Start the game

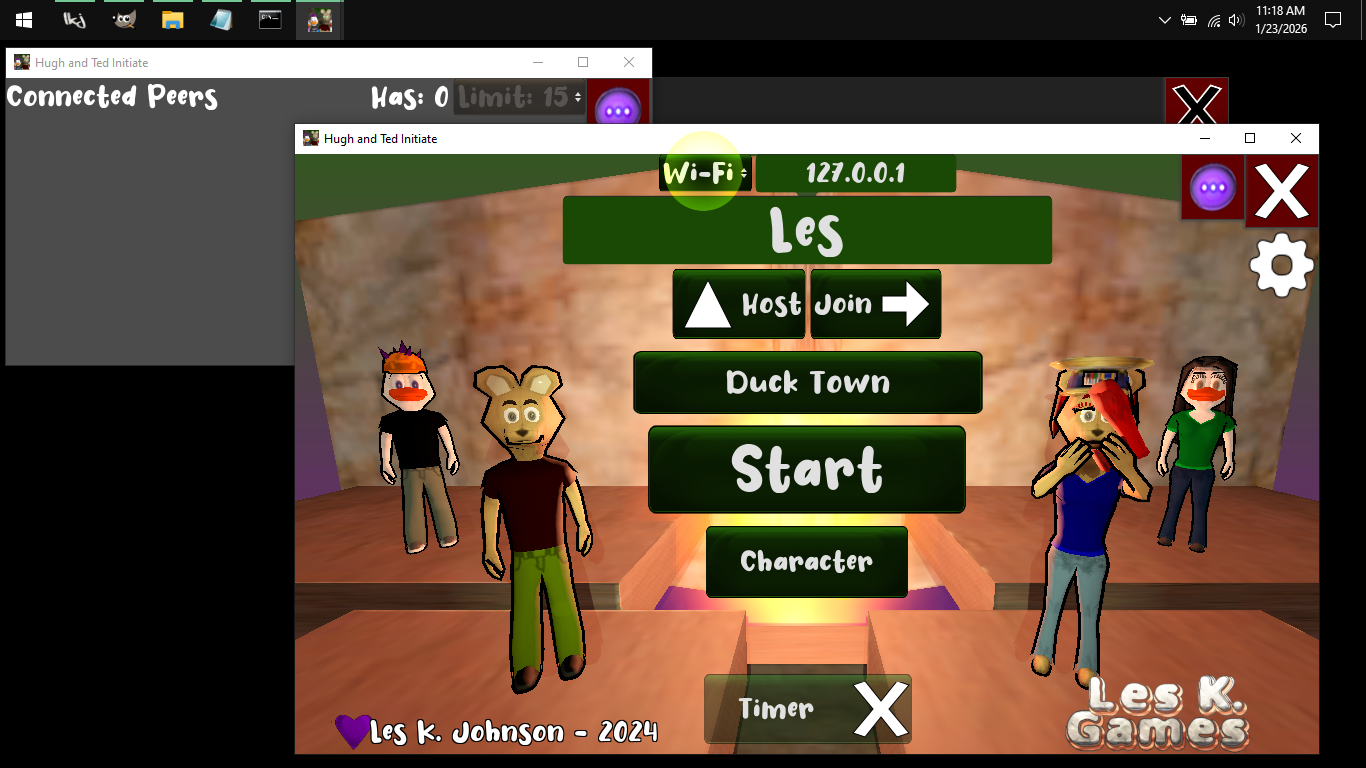pos(807,469)
